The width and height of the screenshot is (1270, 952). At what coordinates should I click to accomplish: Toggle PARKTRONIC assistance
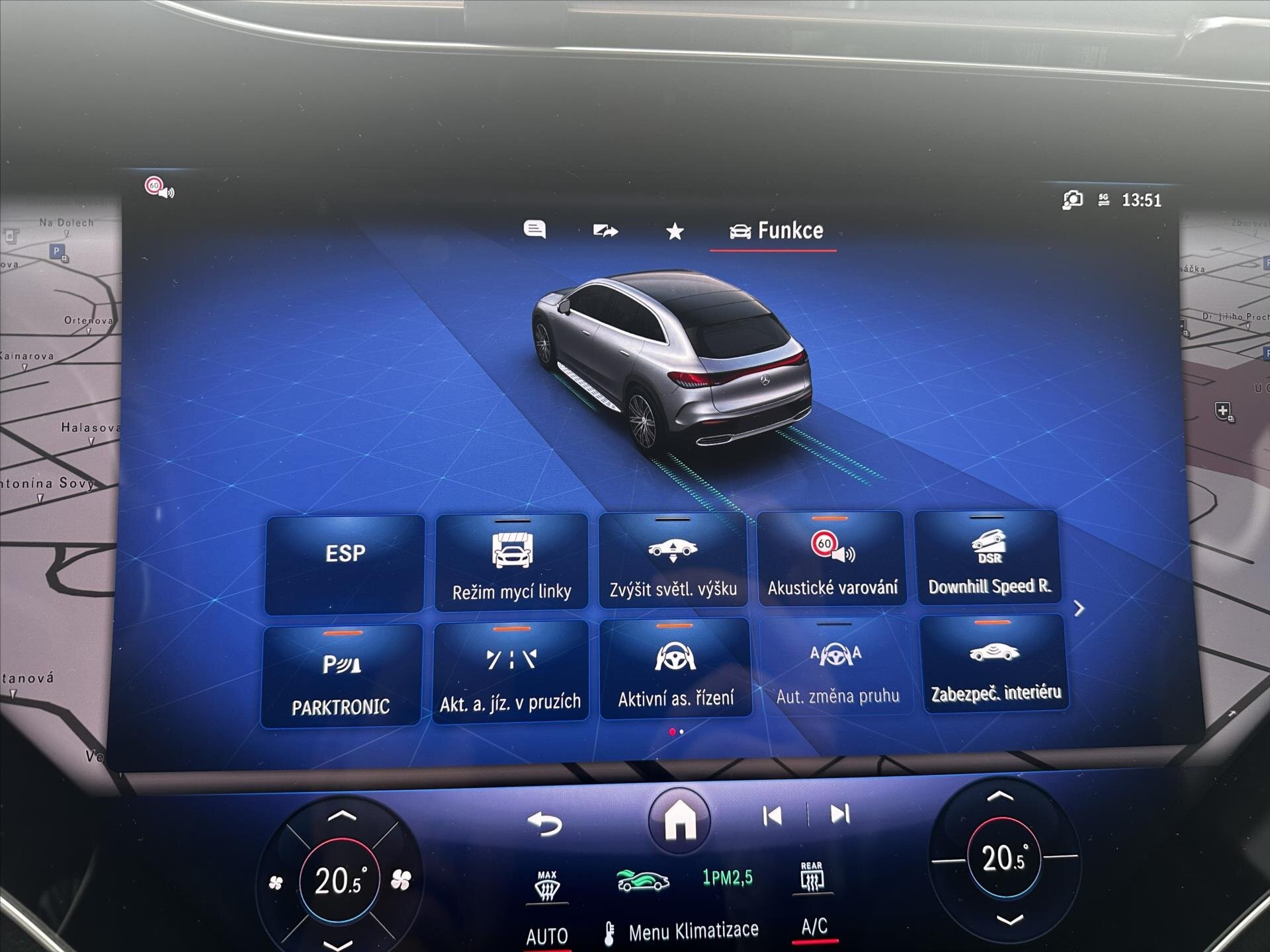coord(341,671)
